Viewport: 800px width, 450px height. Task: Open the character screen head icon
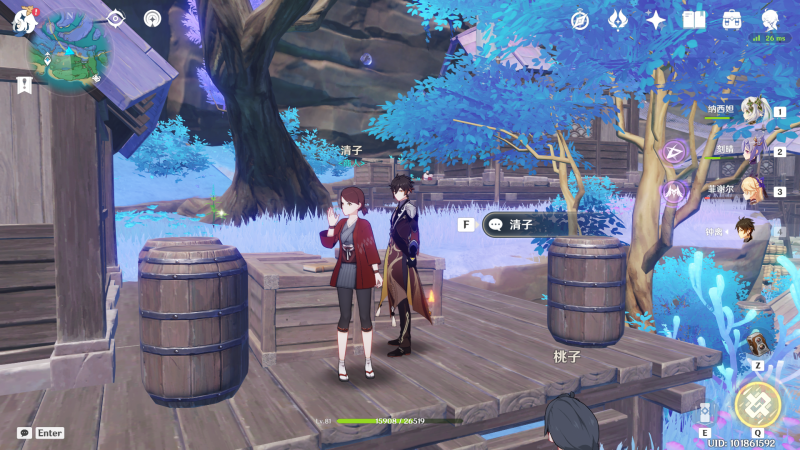coord(770,19)
